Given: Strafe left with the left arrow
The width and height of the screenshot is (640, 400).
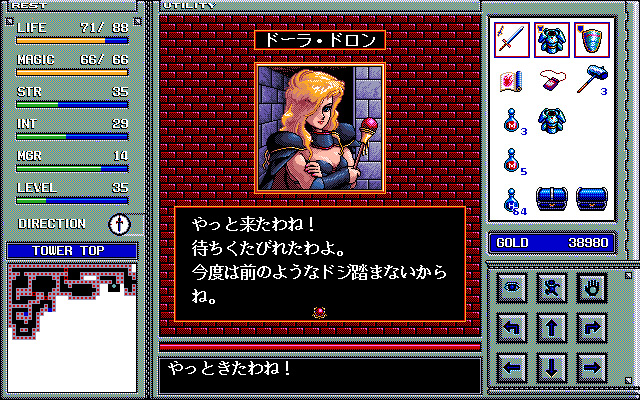Looking at the screenshot, I should pyautogui.click(x=512, y=366).
